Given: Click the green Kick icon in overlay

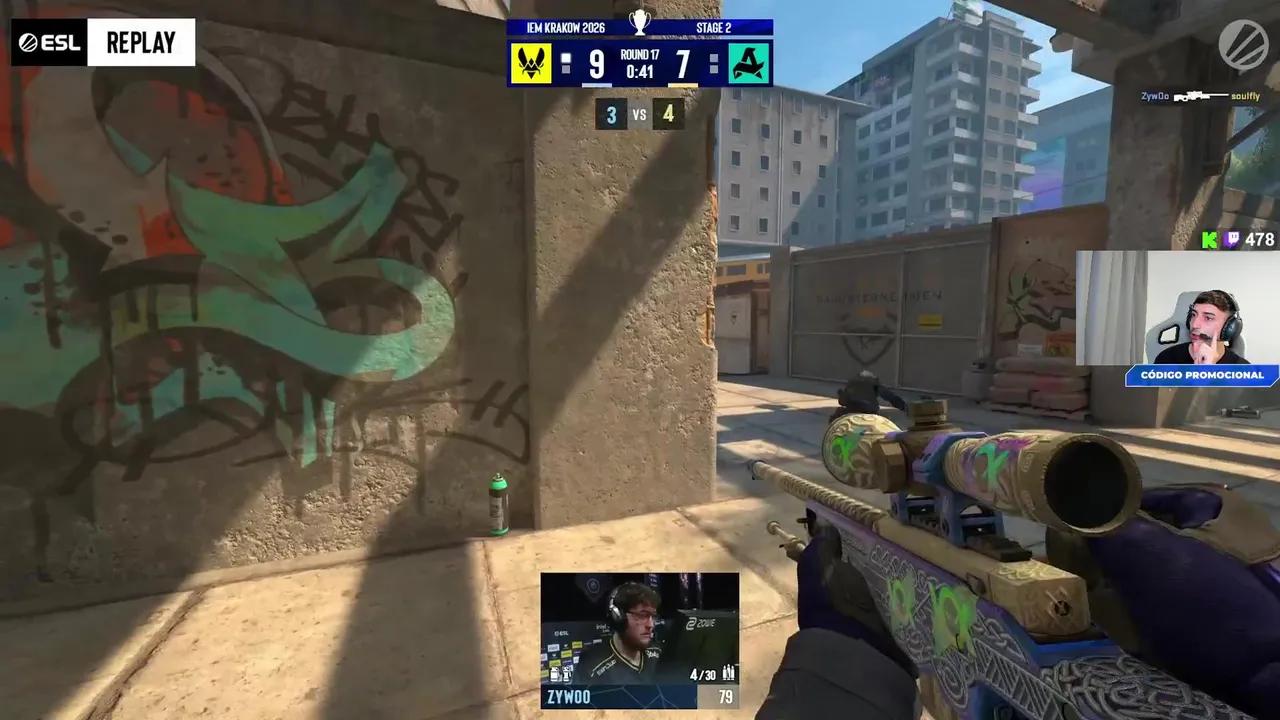Looking at the screenshot, I should 1210,240.
